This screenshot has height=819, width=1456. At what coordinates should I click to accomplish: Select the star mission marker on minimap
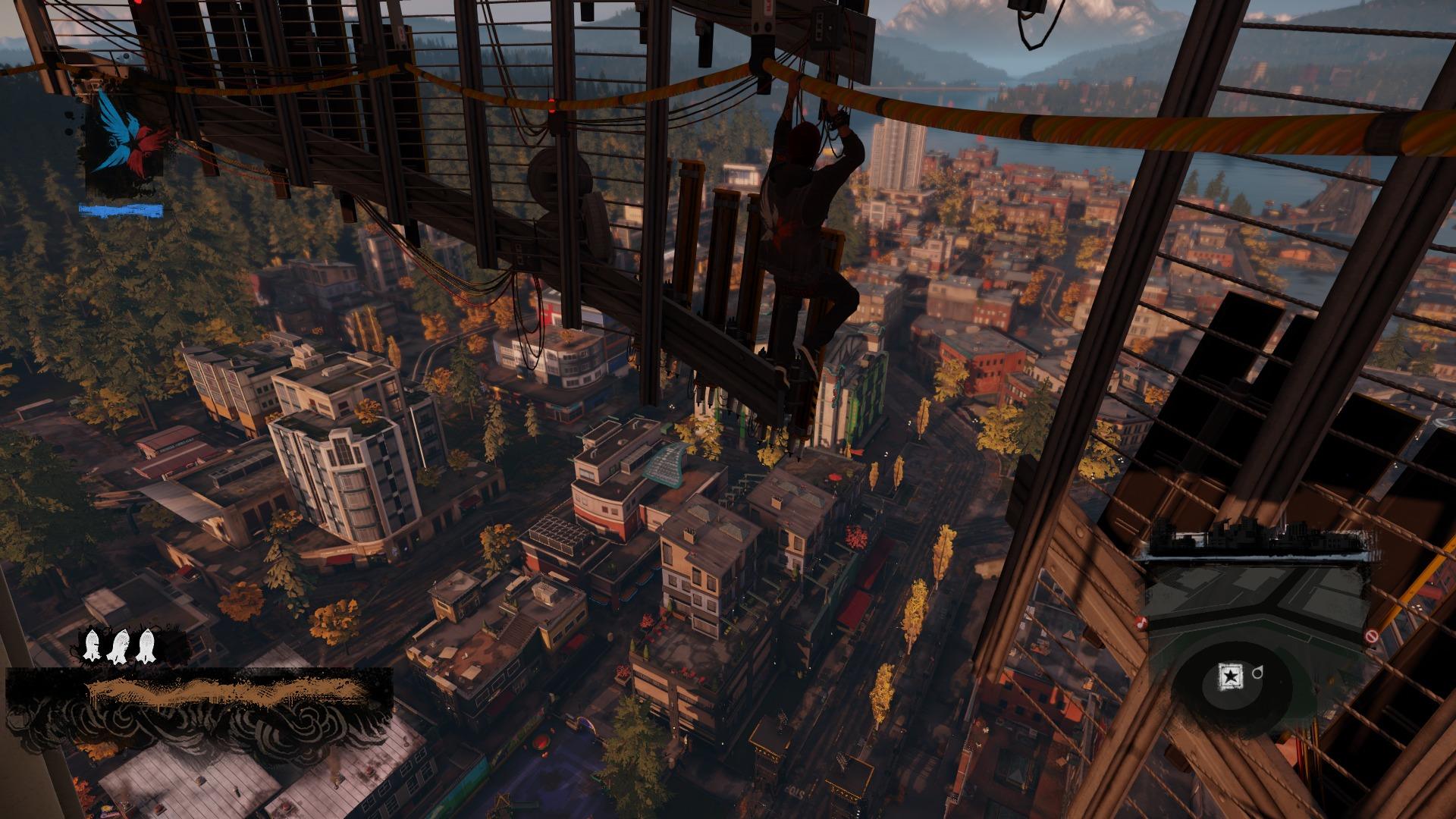point(1231,675)
